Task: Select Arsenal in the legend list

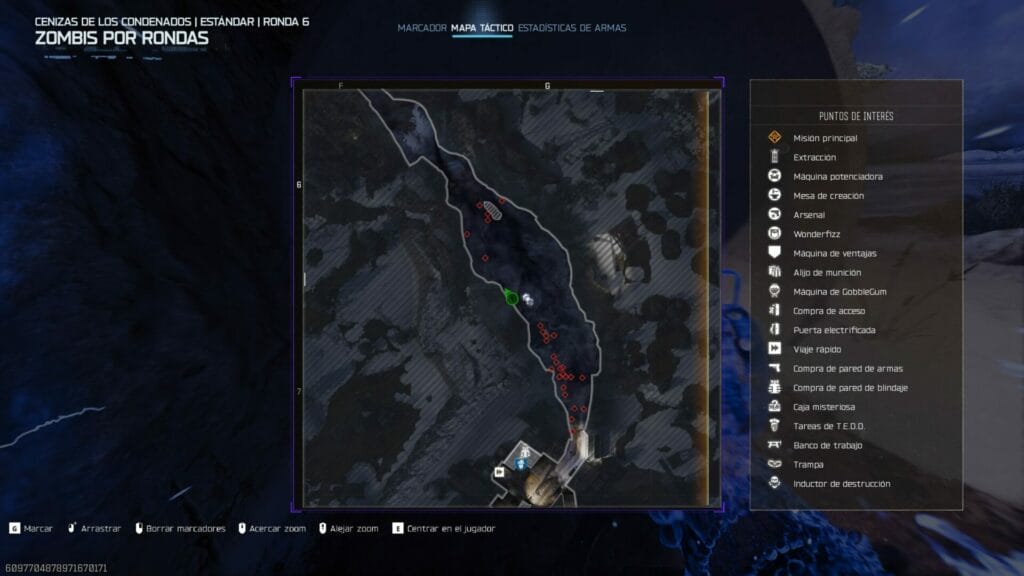Action: point(809,214)
